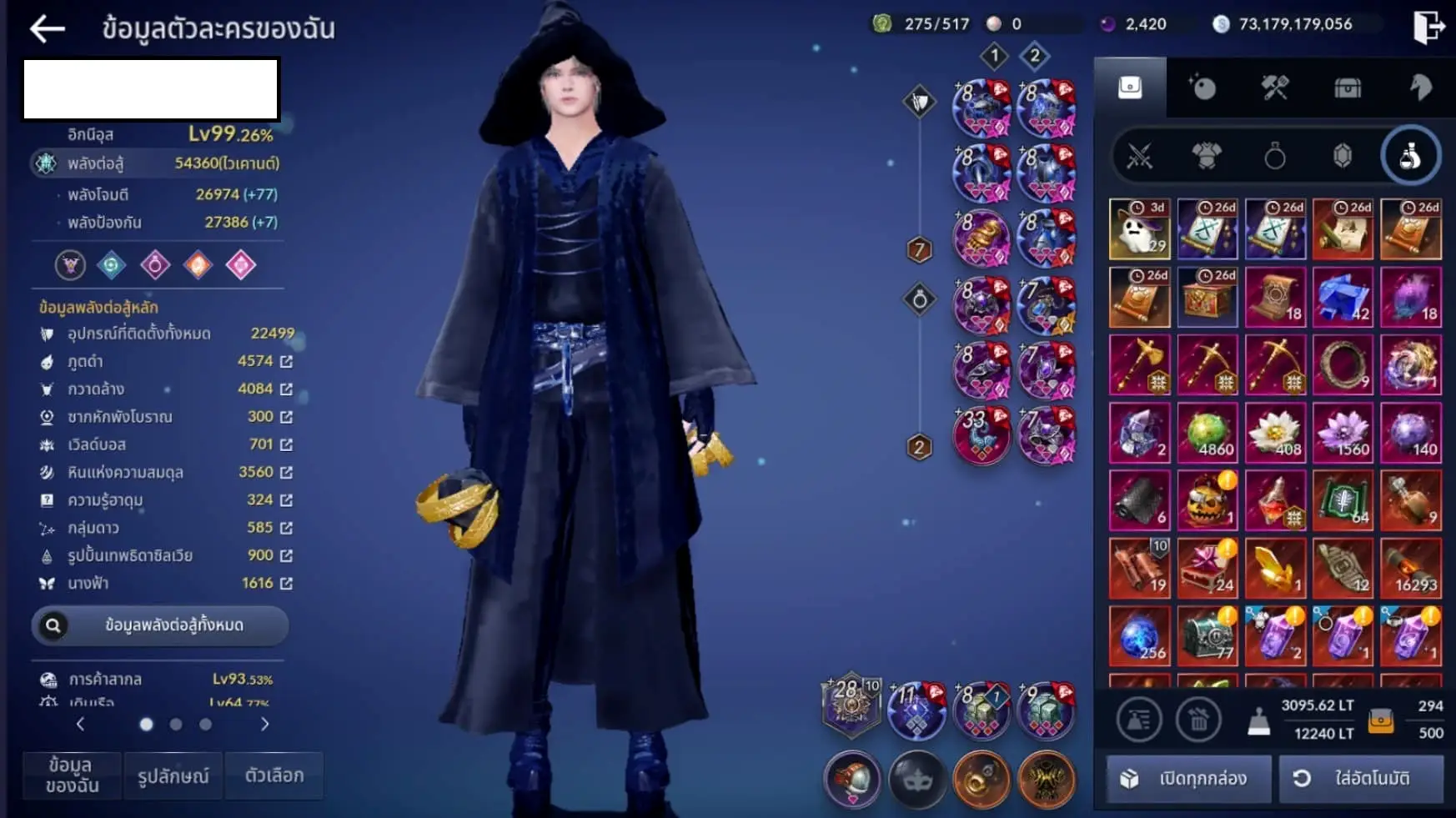
Task: Filter inventory by crossed swords weapons
Action: coord(1139,156)
